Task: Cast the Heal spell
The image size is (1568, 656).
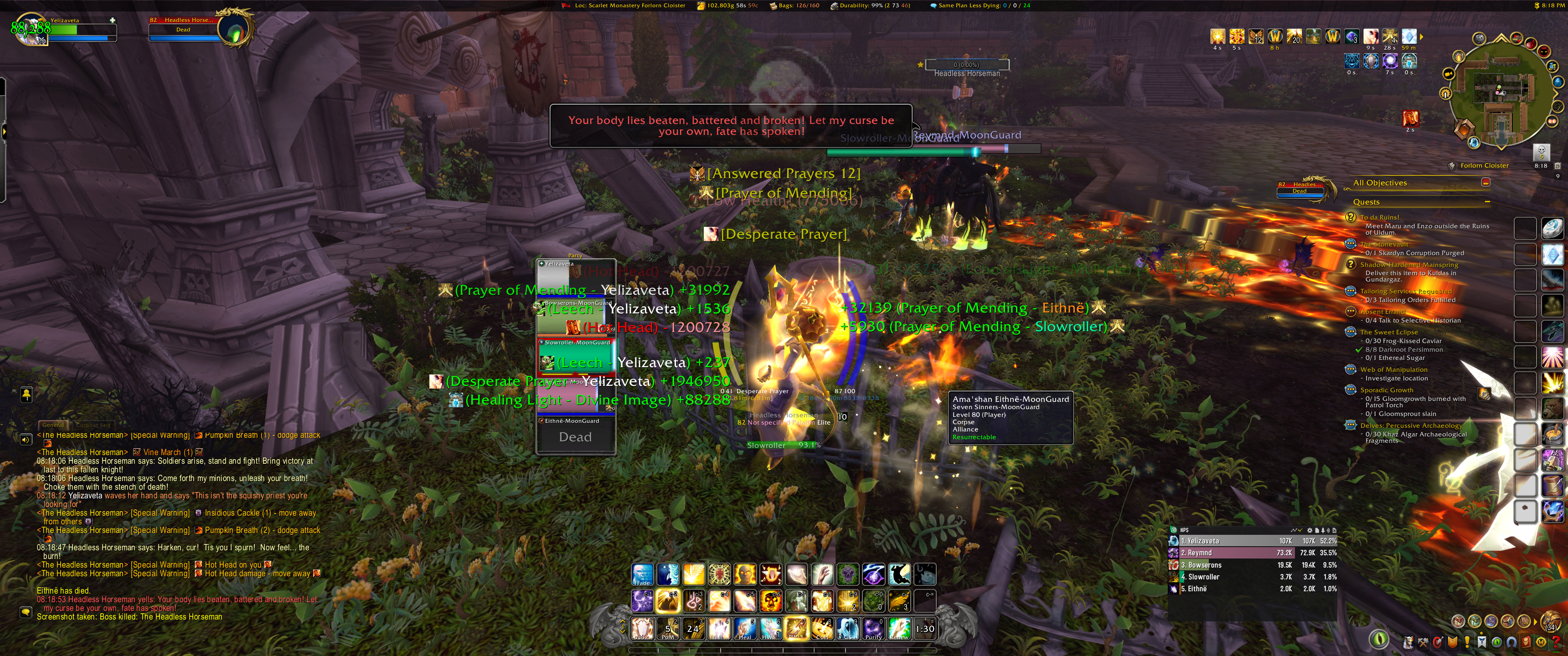Action: click(x=745, y=628)
